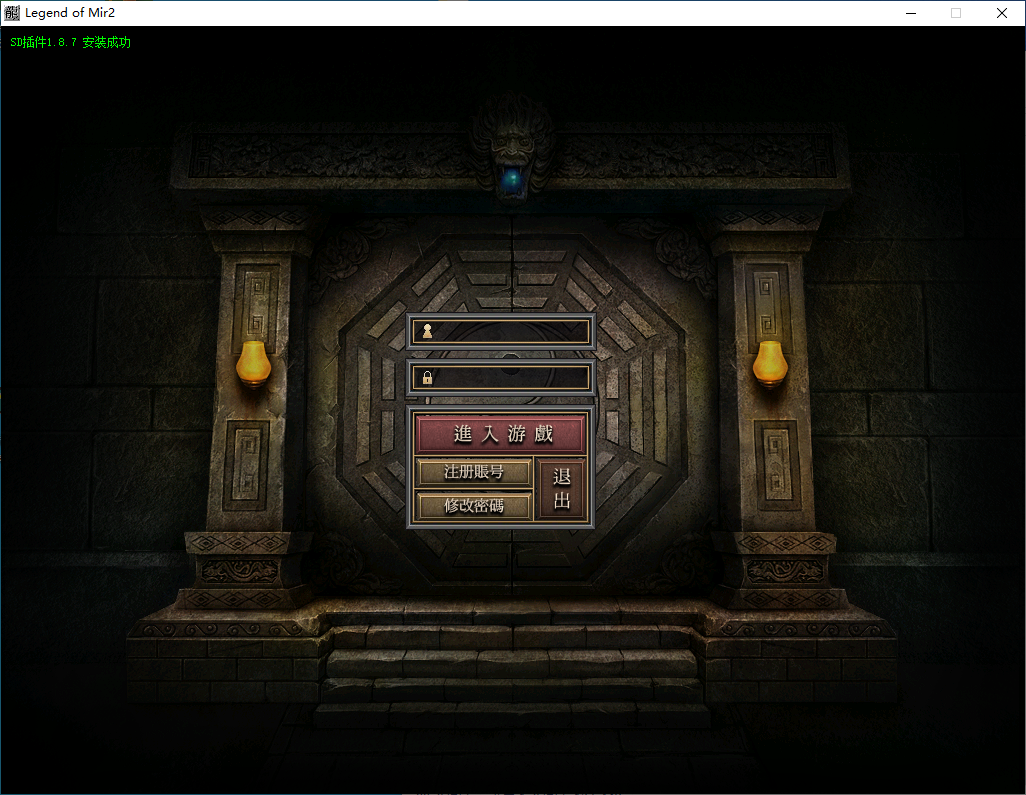Close the Legend of Mir2 window
The width and height of the screenshot is (1026, 795).
pos(1001,13)
